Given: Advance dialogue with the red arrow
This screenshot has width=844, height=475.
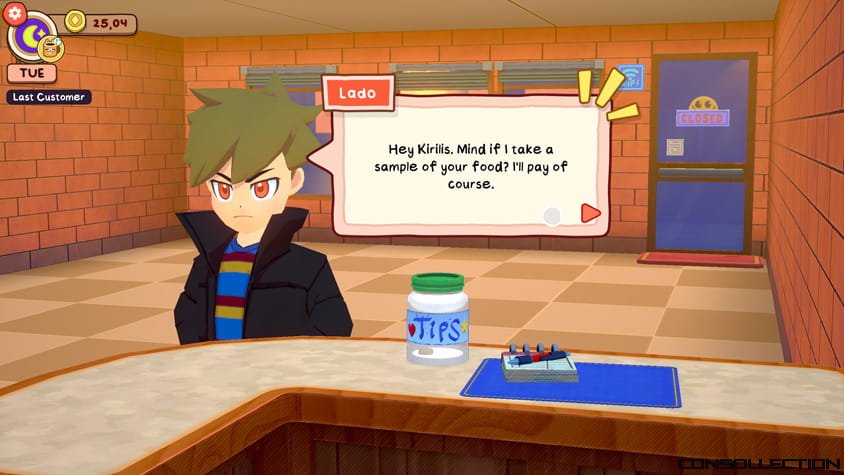Looking at the screenshot, I should click(x=590, y=213).
